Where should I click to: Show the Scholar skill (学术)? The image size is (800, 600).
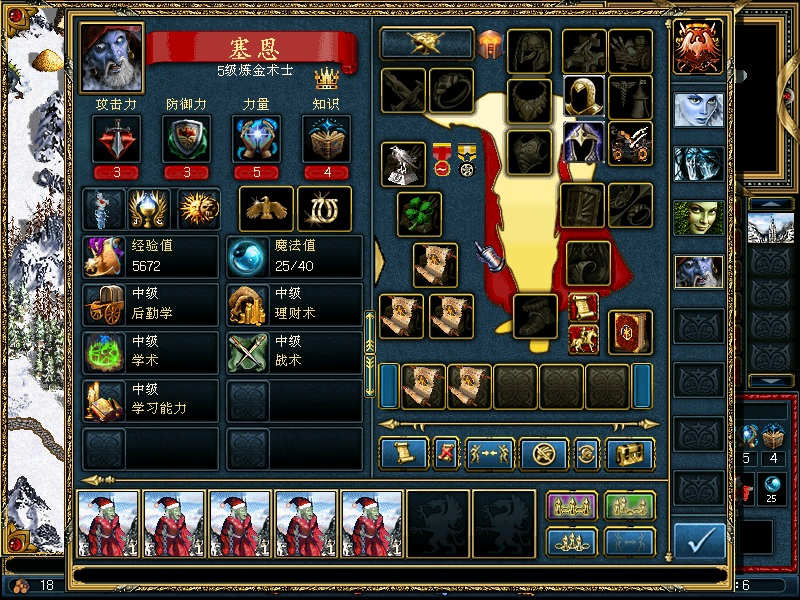pos(150,353)
